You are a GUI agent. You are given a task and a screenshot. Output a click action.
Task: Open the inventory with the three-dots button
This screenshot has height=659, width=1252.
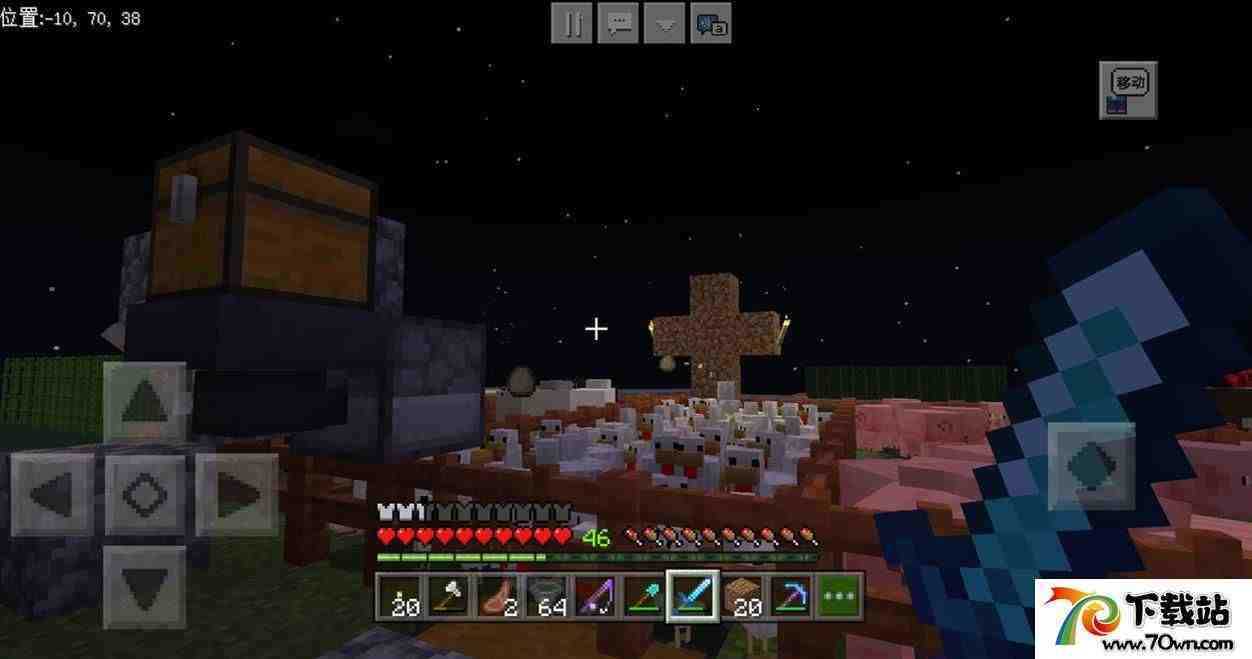[x=839, y=597]
